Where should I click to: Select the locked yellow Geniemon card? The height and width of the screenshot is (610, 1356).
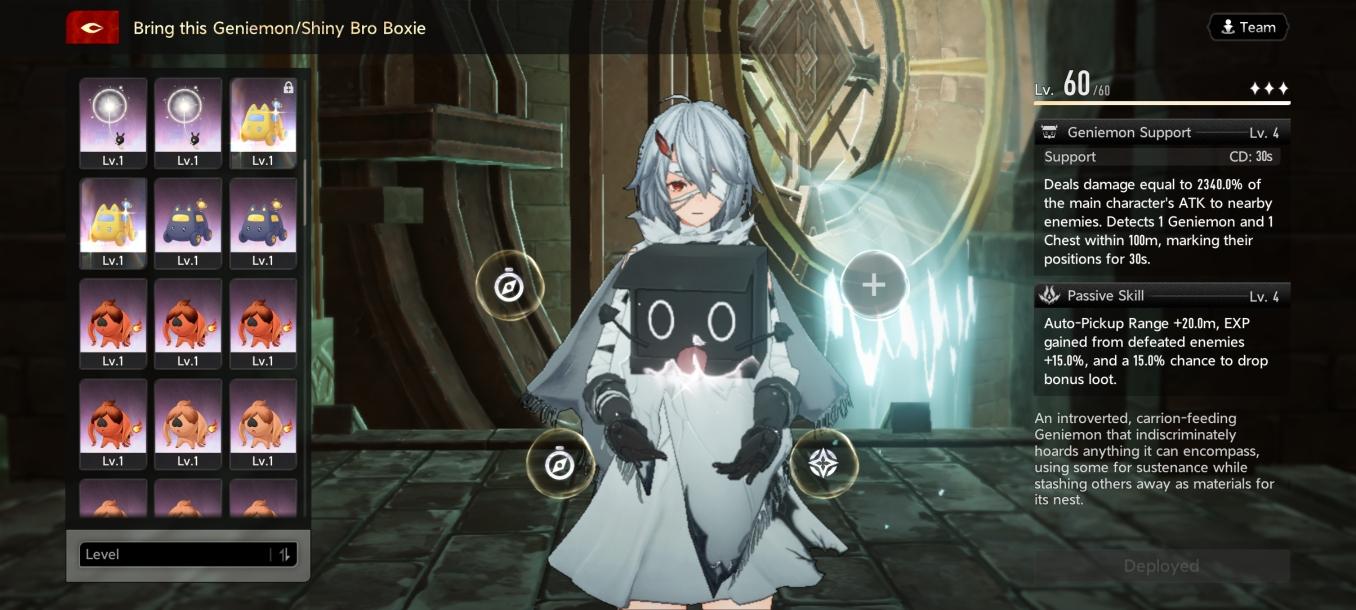coord(262,123)
